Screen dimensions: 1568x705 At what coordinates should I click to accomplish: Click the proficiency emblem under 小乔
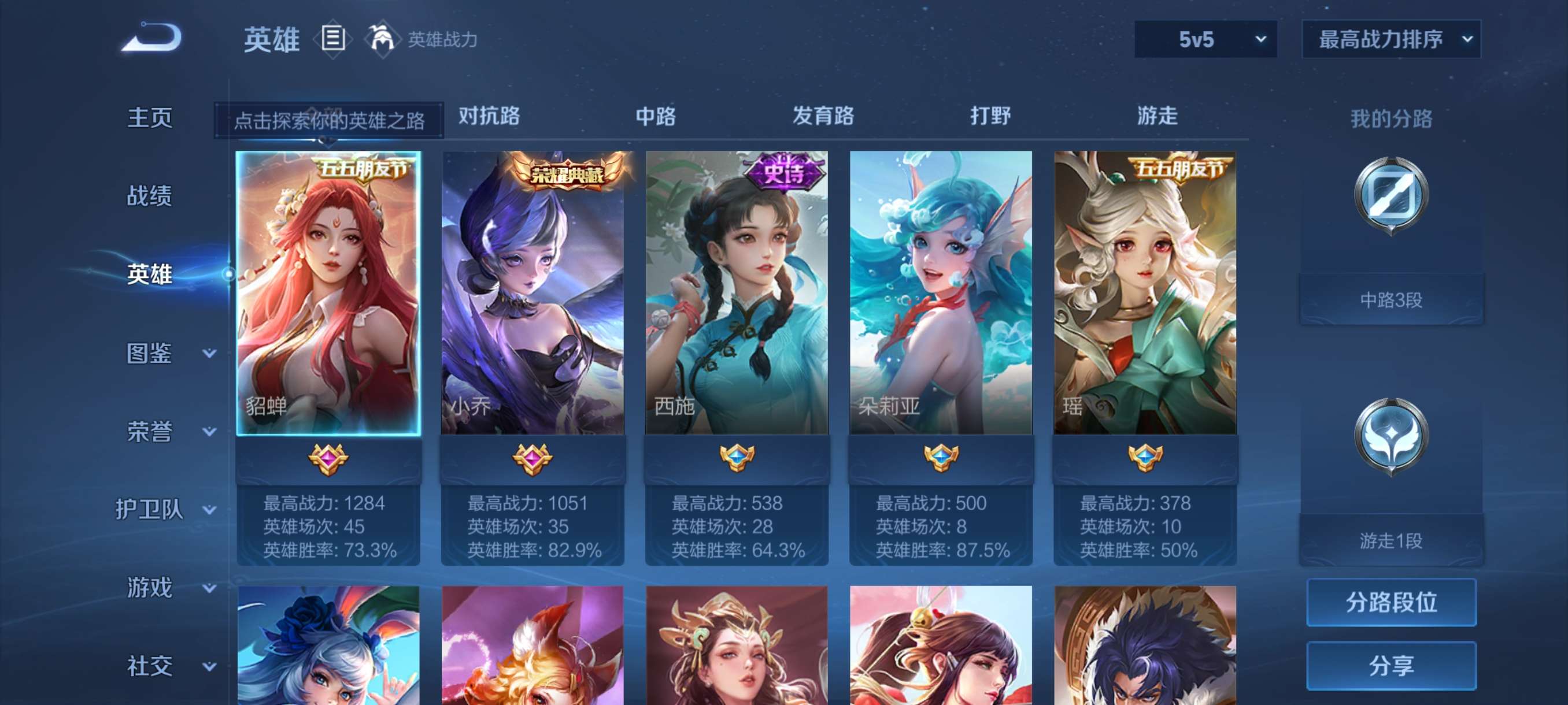(530, 461)
